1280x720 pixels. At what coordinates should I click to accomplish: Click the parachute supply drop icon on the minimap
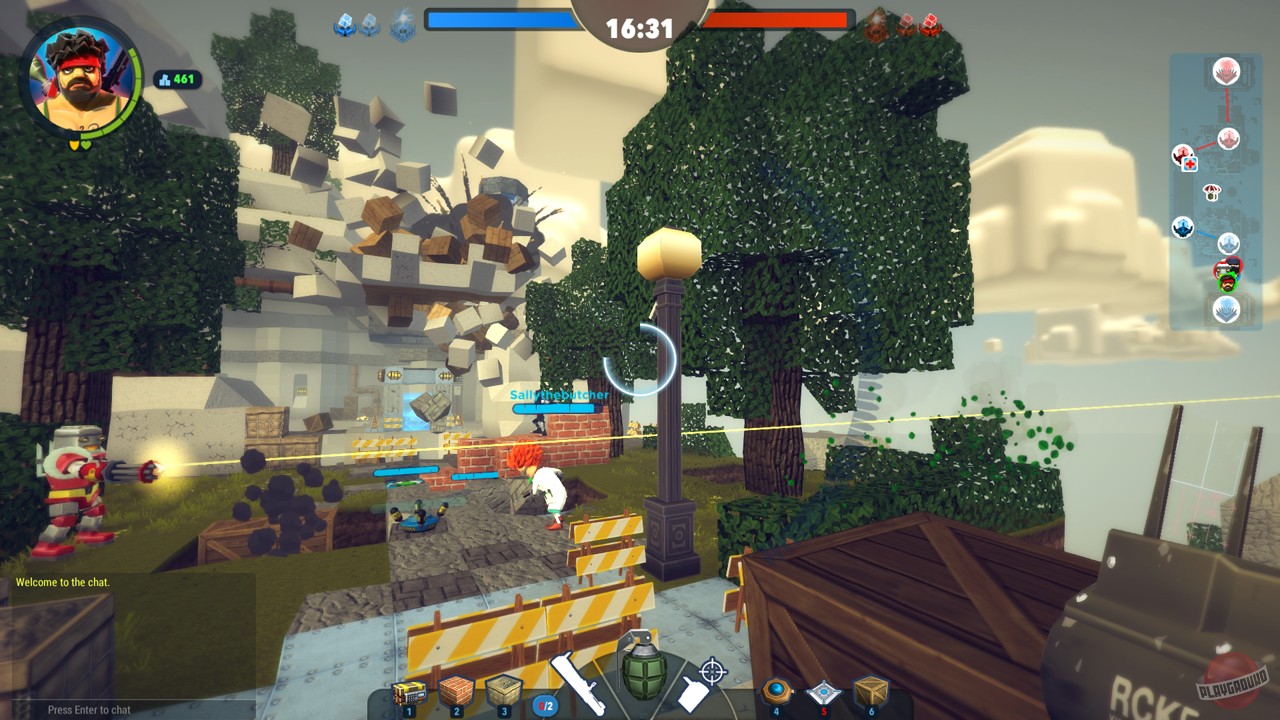pos(1211,192)
